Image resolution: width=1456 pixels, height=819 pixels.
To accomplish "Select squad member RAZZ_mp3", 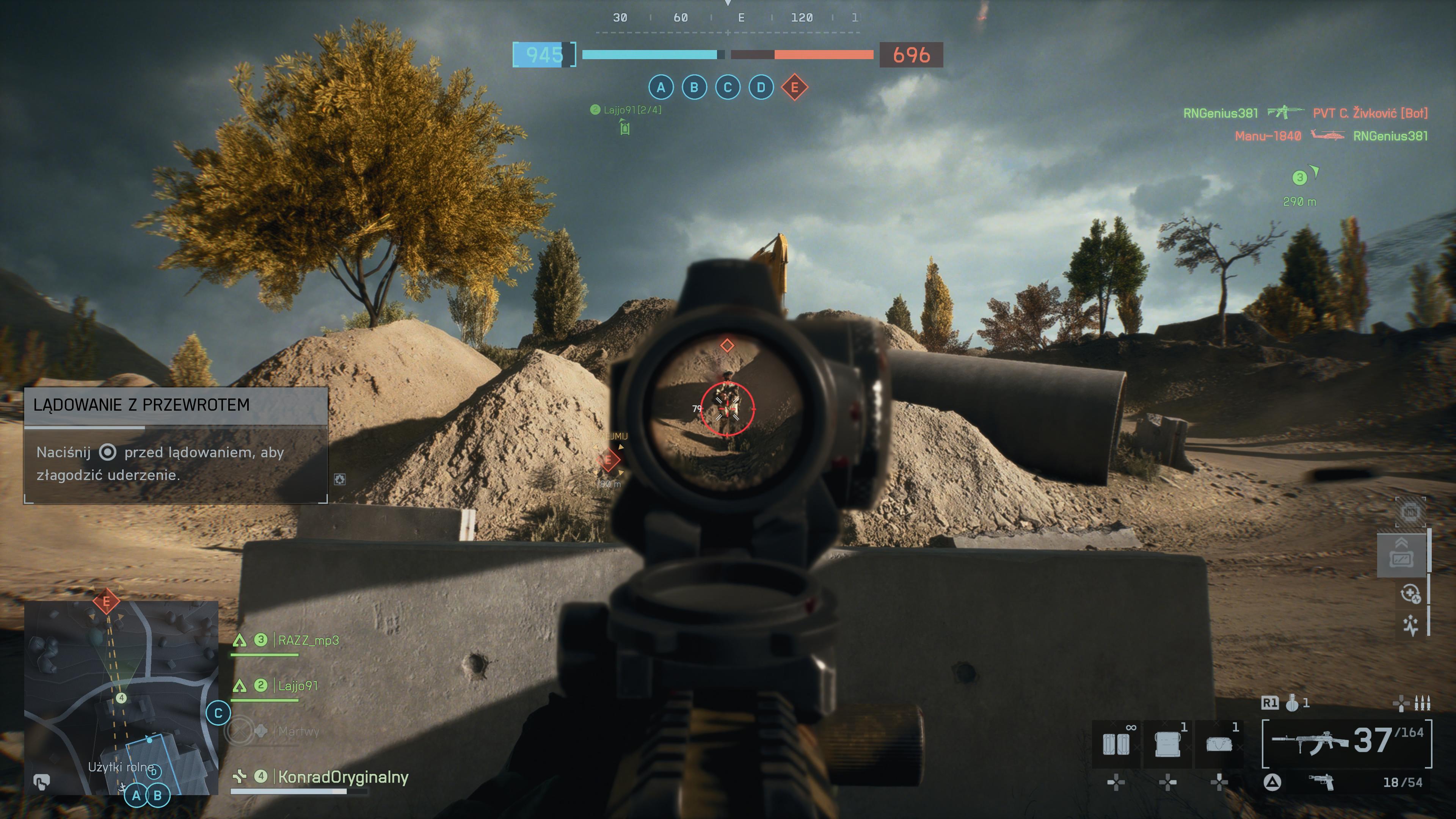I will [308, 640].
